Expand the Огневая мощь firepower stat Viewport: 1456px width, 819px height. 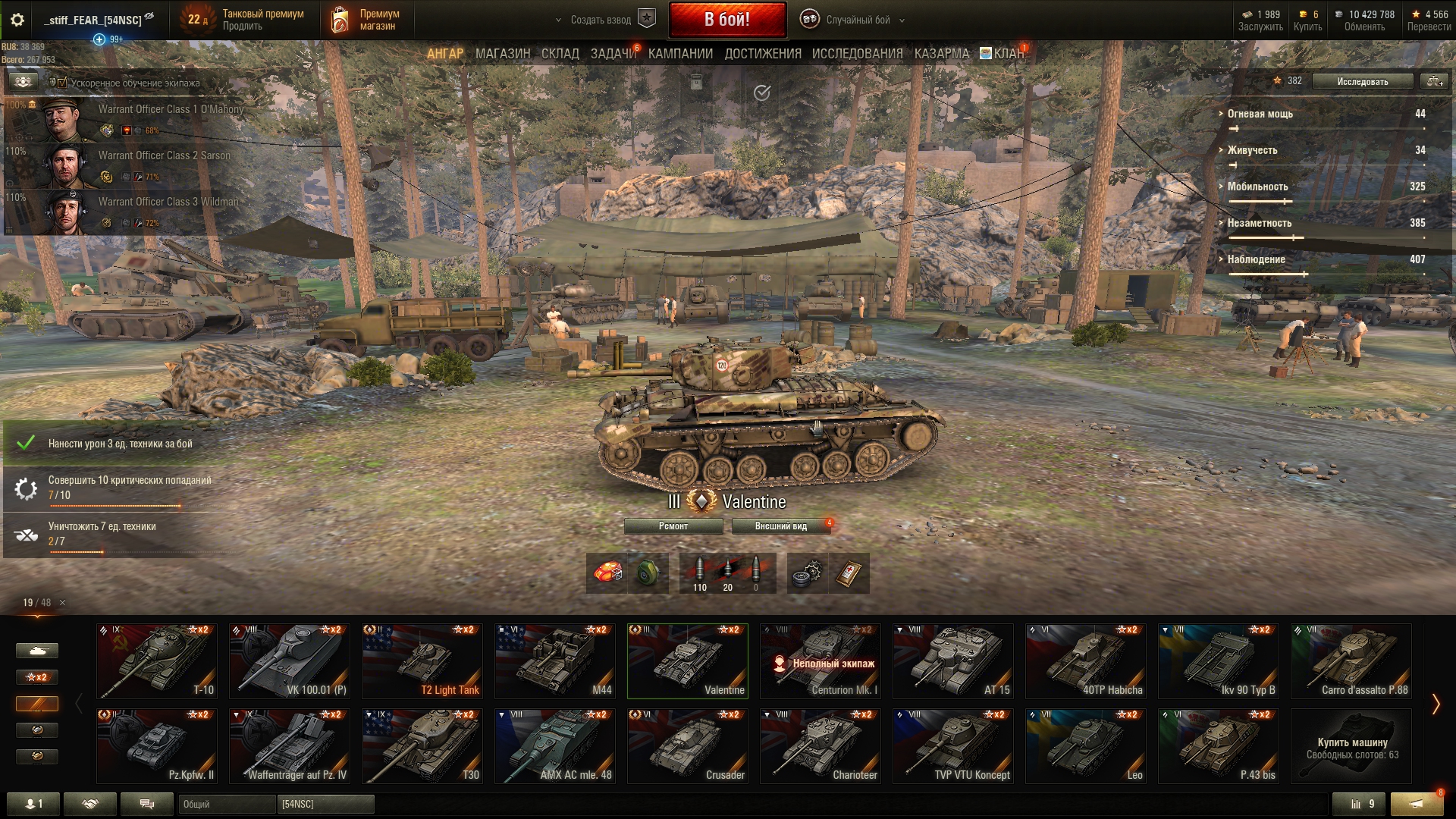pyautogui.click(x=1260, y=114)
